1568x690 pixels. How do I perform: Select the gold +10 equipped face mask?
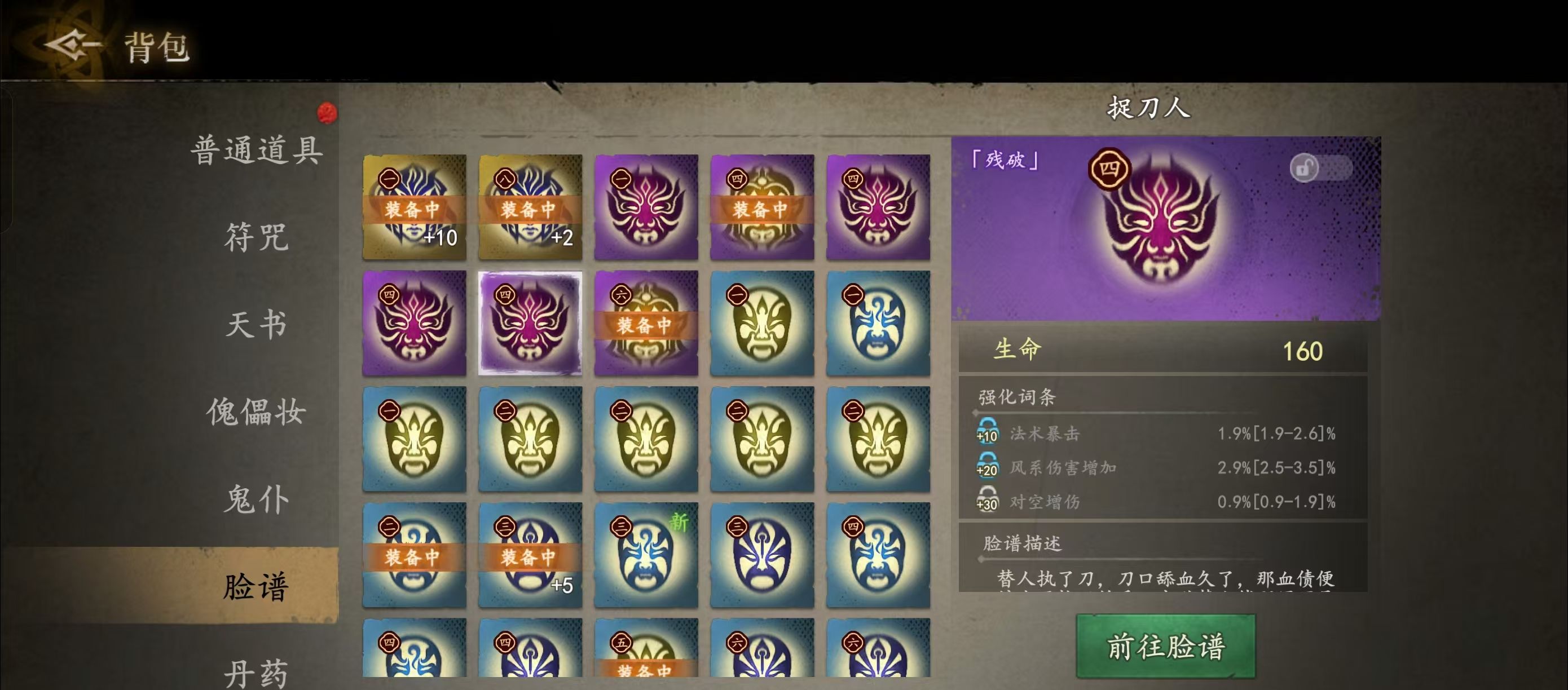point(414,207)
